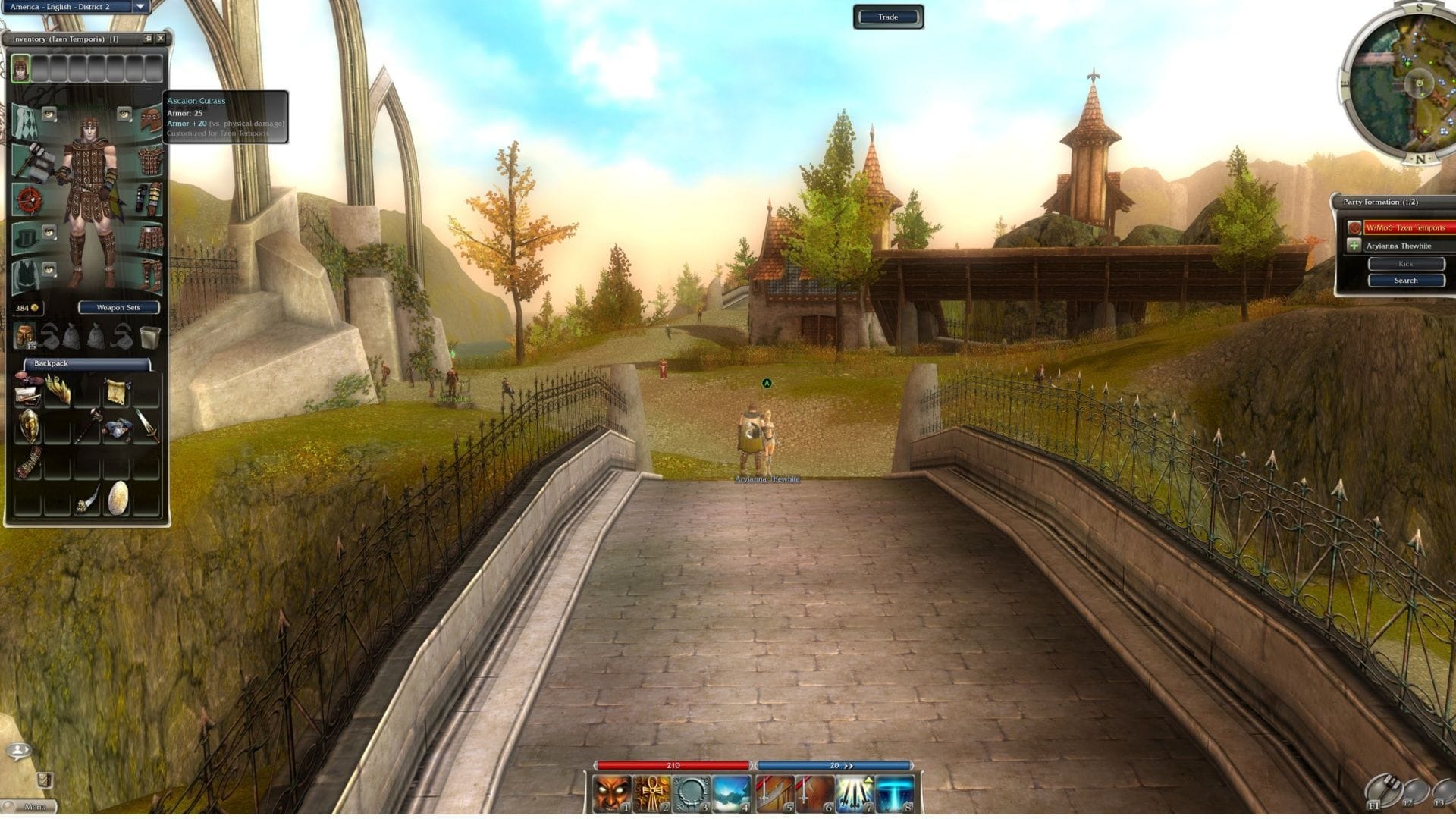1456x819 pixels.
Task: Click the roll-up icon on the inventory title bar
Action: click(149, 38)
